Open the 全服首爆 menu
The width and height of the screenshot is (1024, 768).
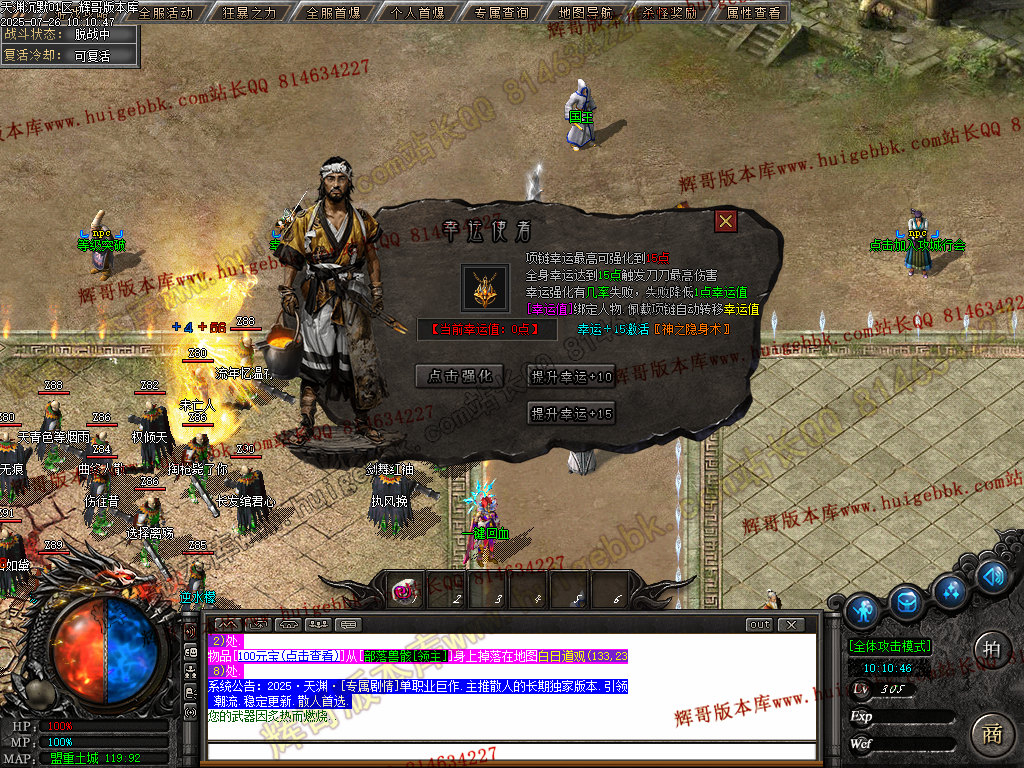coord(334,13)
